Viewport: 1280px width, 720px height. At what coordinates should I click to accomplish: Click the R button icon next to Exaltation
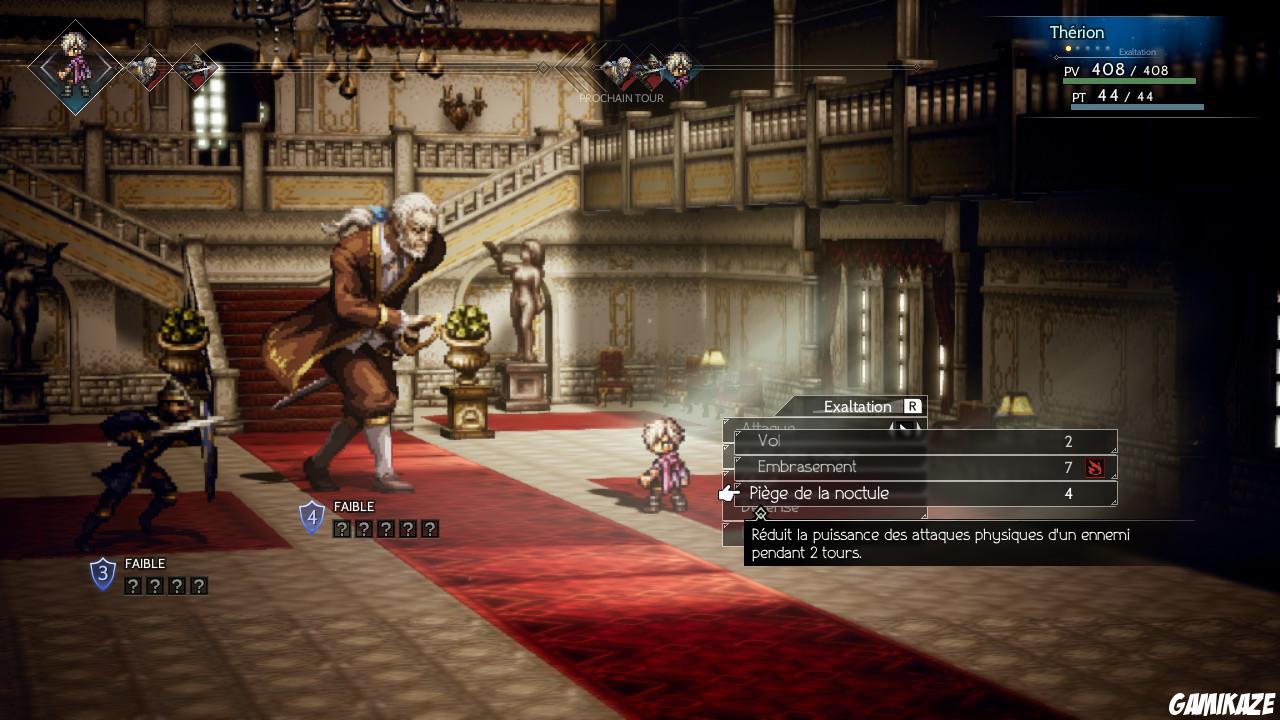[x=913, y=406]
